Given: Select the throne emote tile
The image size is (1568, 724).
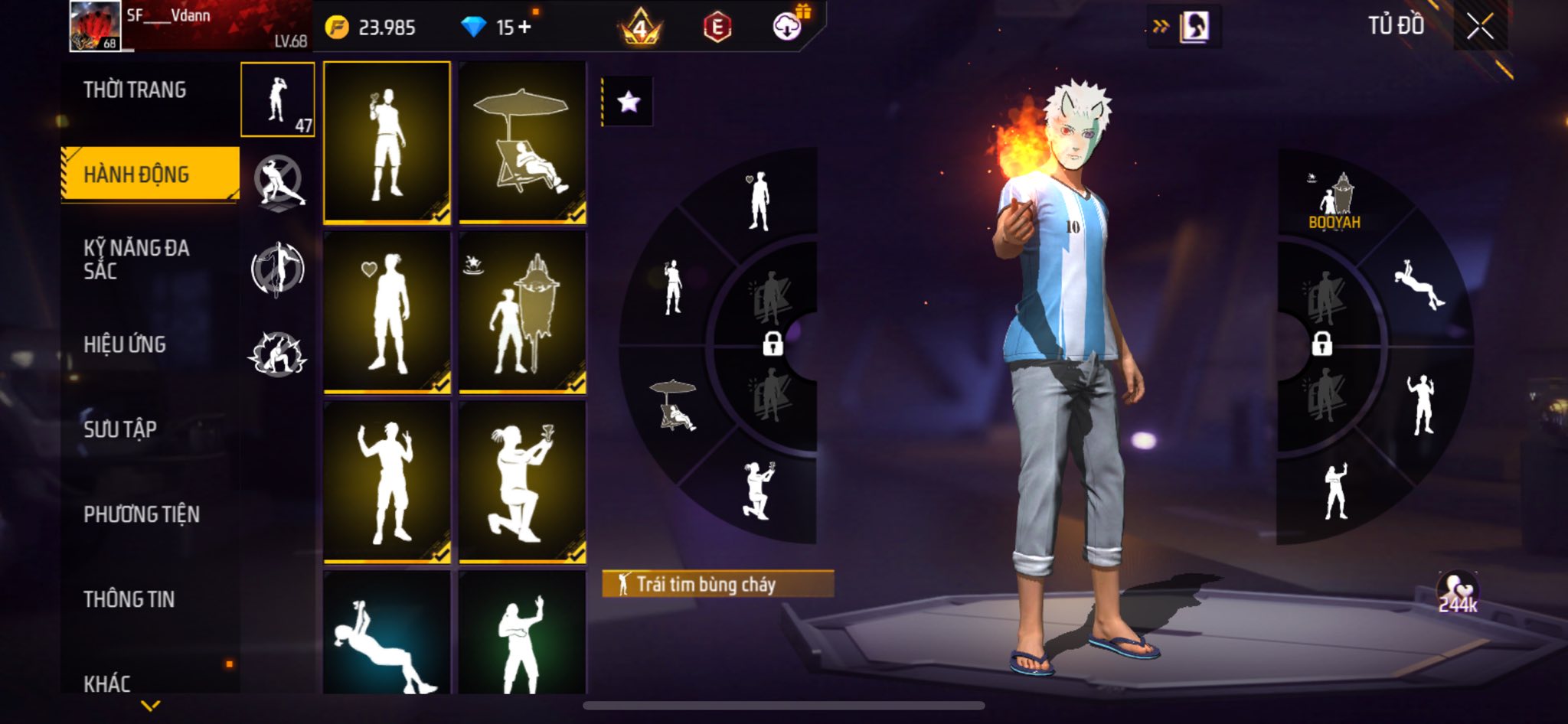Looking at the screenshot, I should coord(522,312).
